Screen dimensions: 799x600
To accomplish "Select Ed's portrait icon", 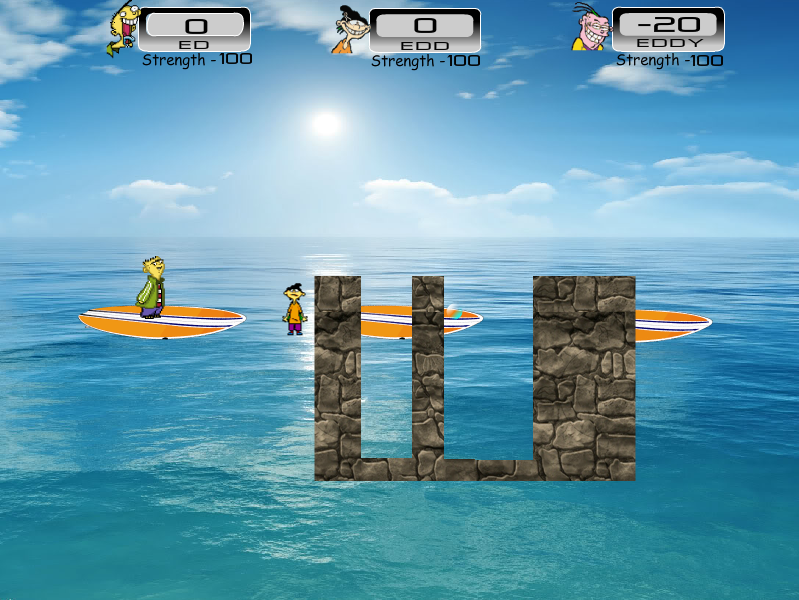I will click(124, 28).
